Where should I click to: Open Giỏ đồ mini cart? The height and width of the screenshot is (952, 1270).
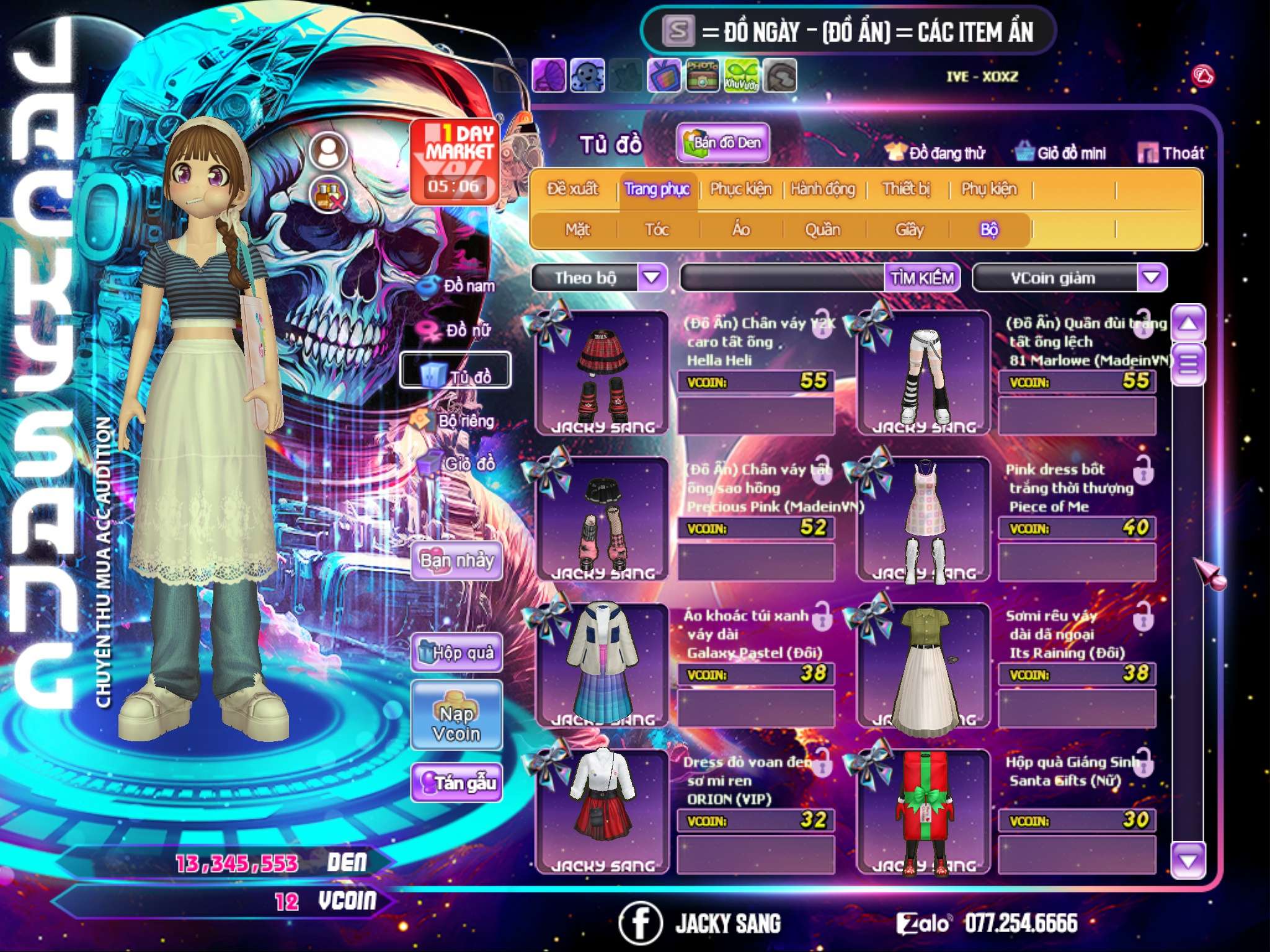[x=1060, y=153]
